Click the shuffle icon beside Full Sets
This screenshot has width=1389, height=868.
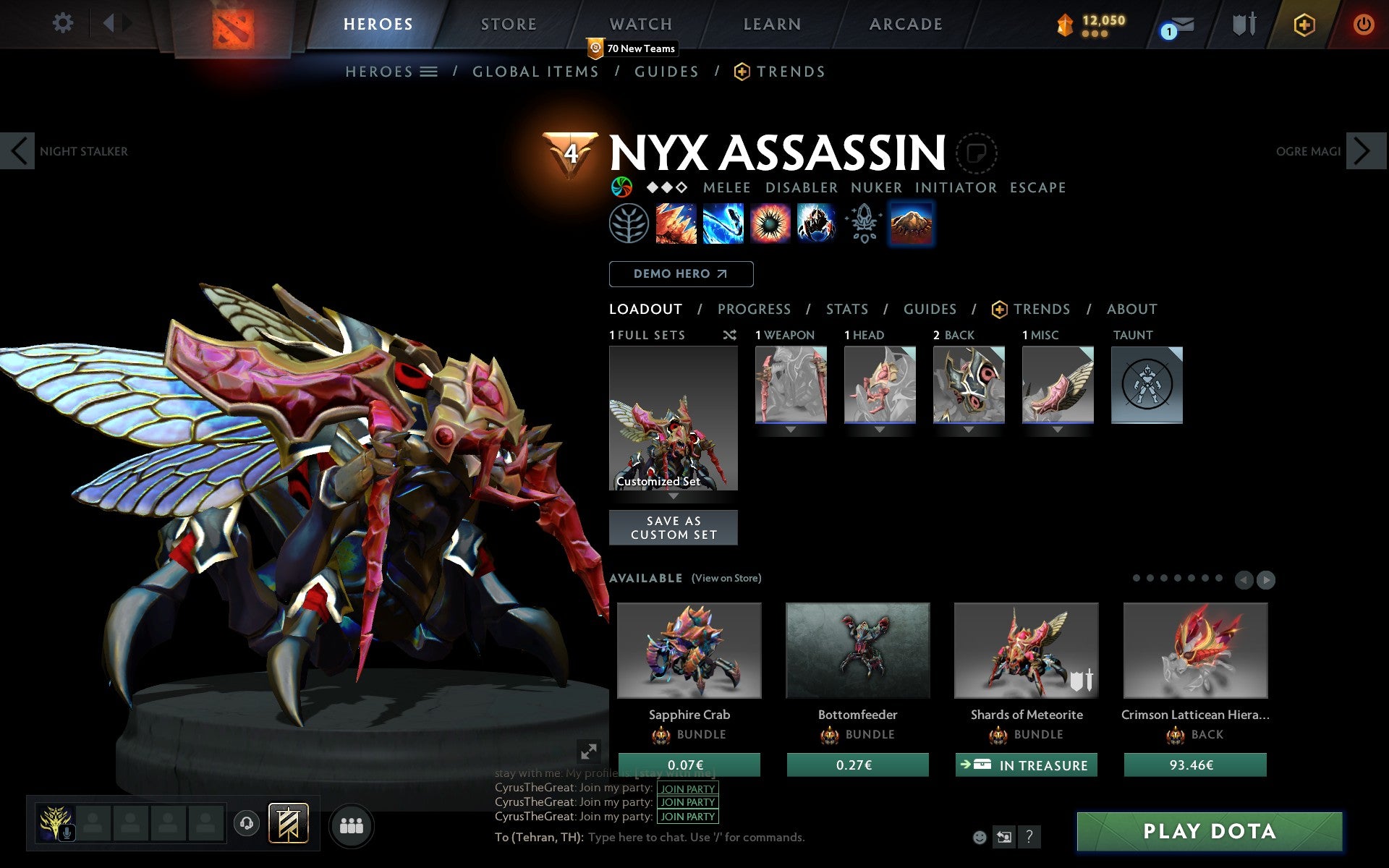coord(729,335)
